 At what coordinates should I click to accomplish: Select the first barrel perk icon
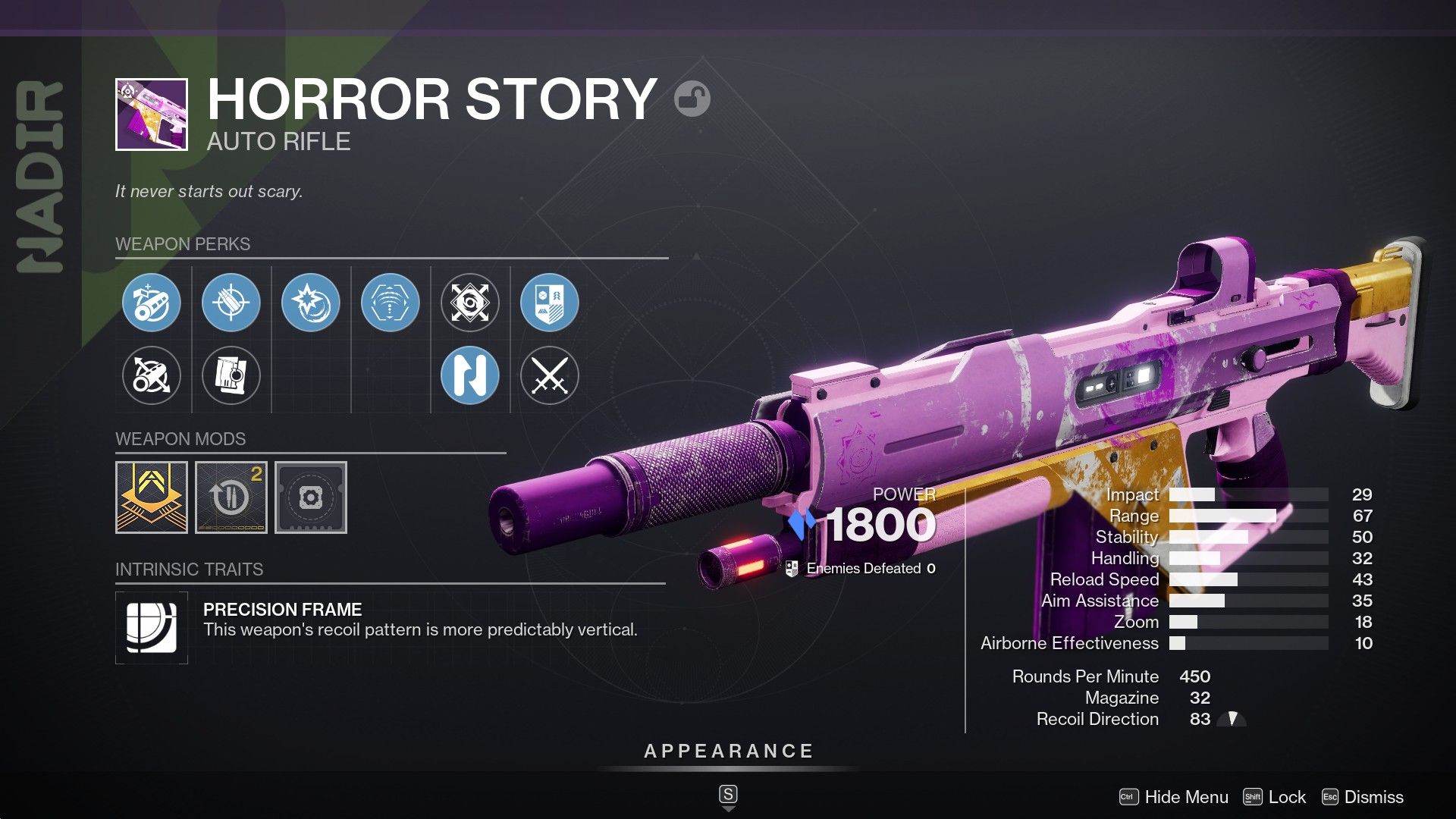(x=152, y=302)
